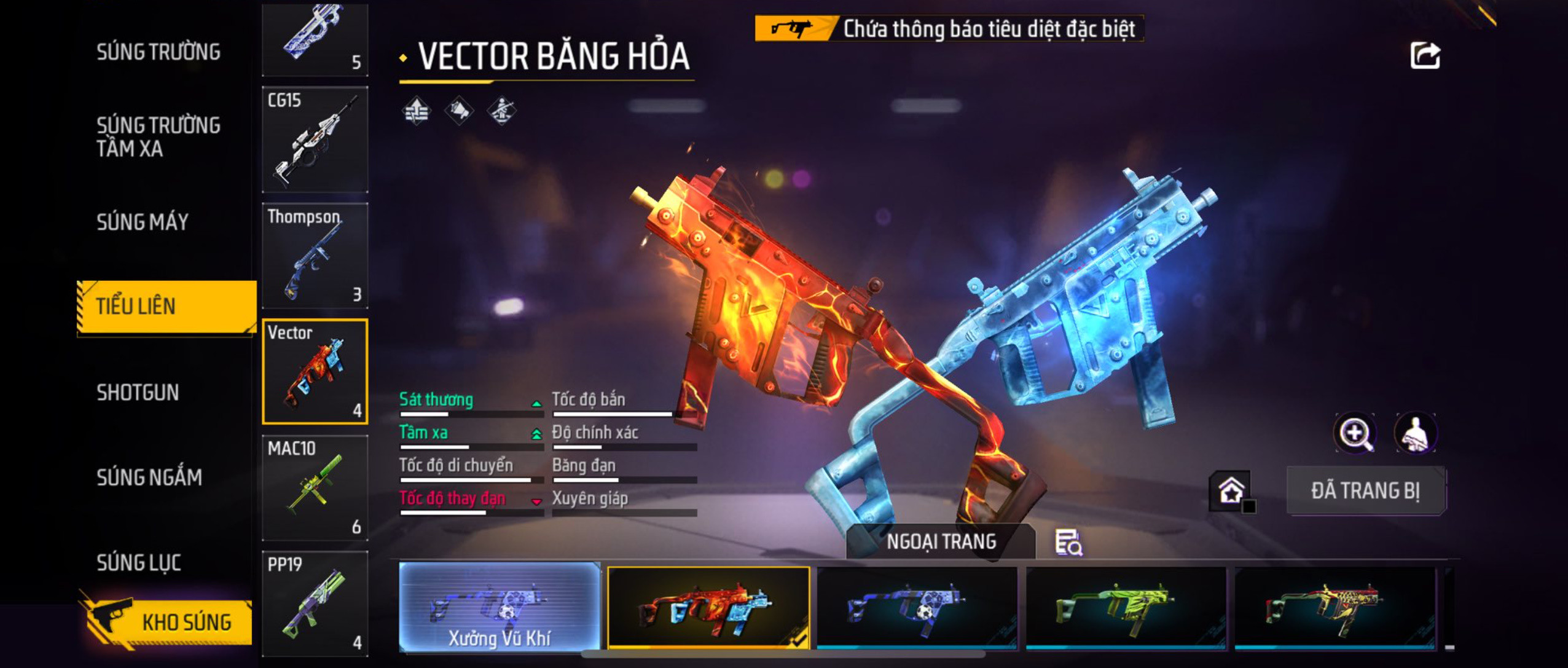The image size is (1568, 668).
Task: Open the Xưởng Vũ Khí workshop tile
Action: pos(500,607)
